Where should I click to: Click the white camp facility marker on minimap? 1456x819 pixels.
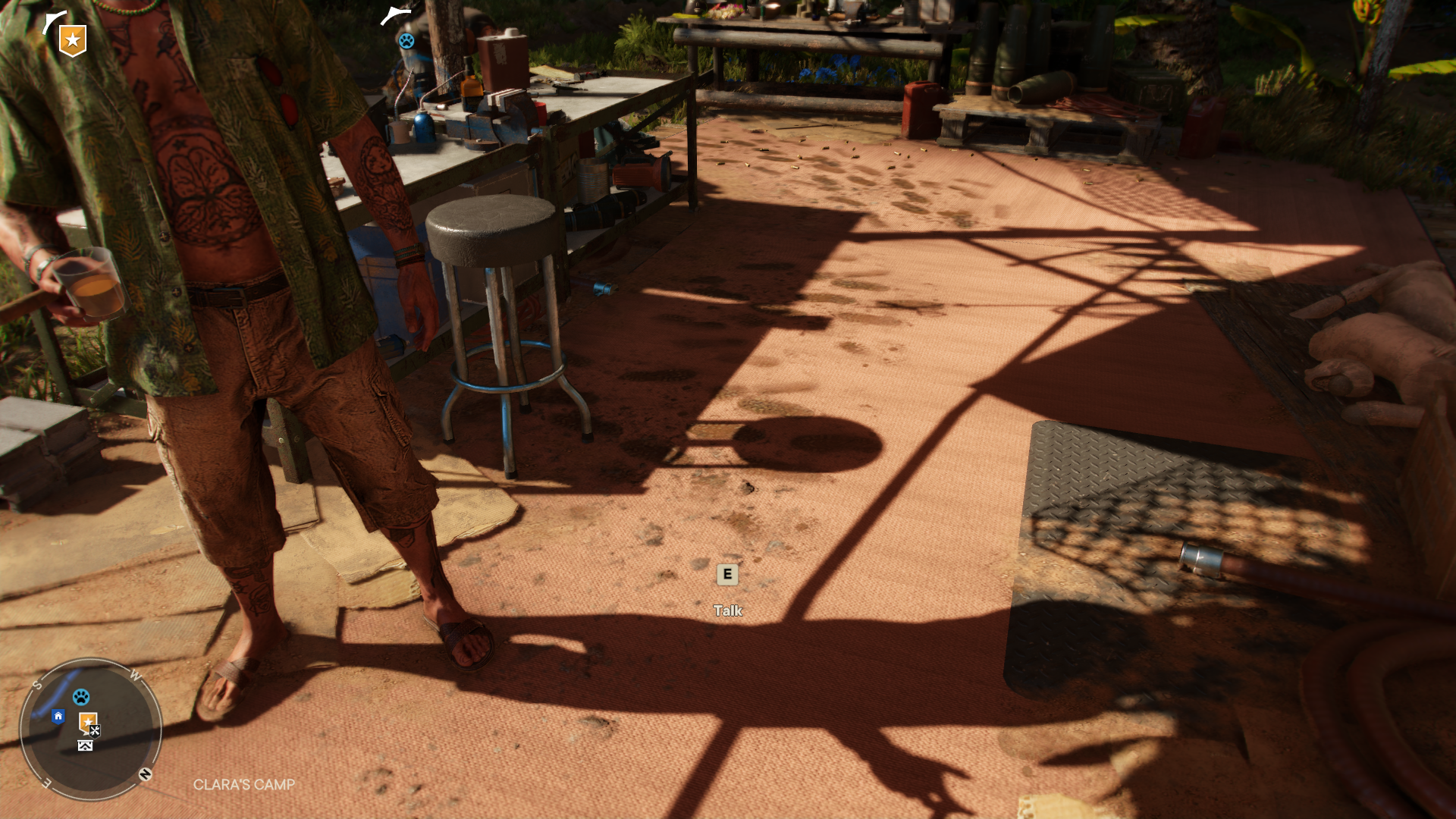click(85, 746)
